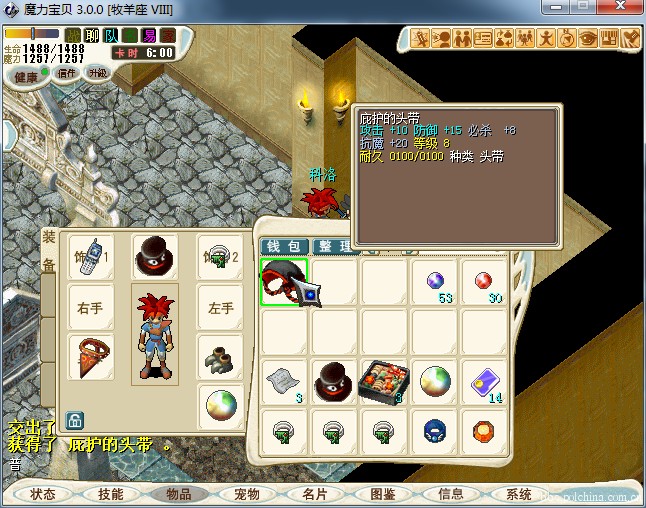
Task: Open the 状态 status menu
Action: click(x=43, y=494)
